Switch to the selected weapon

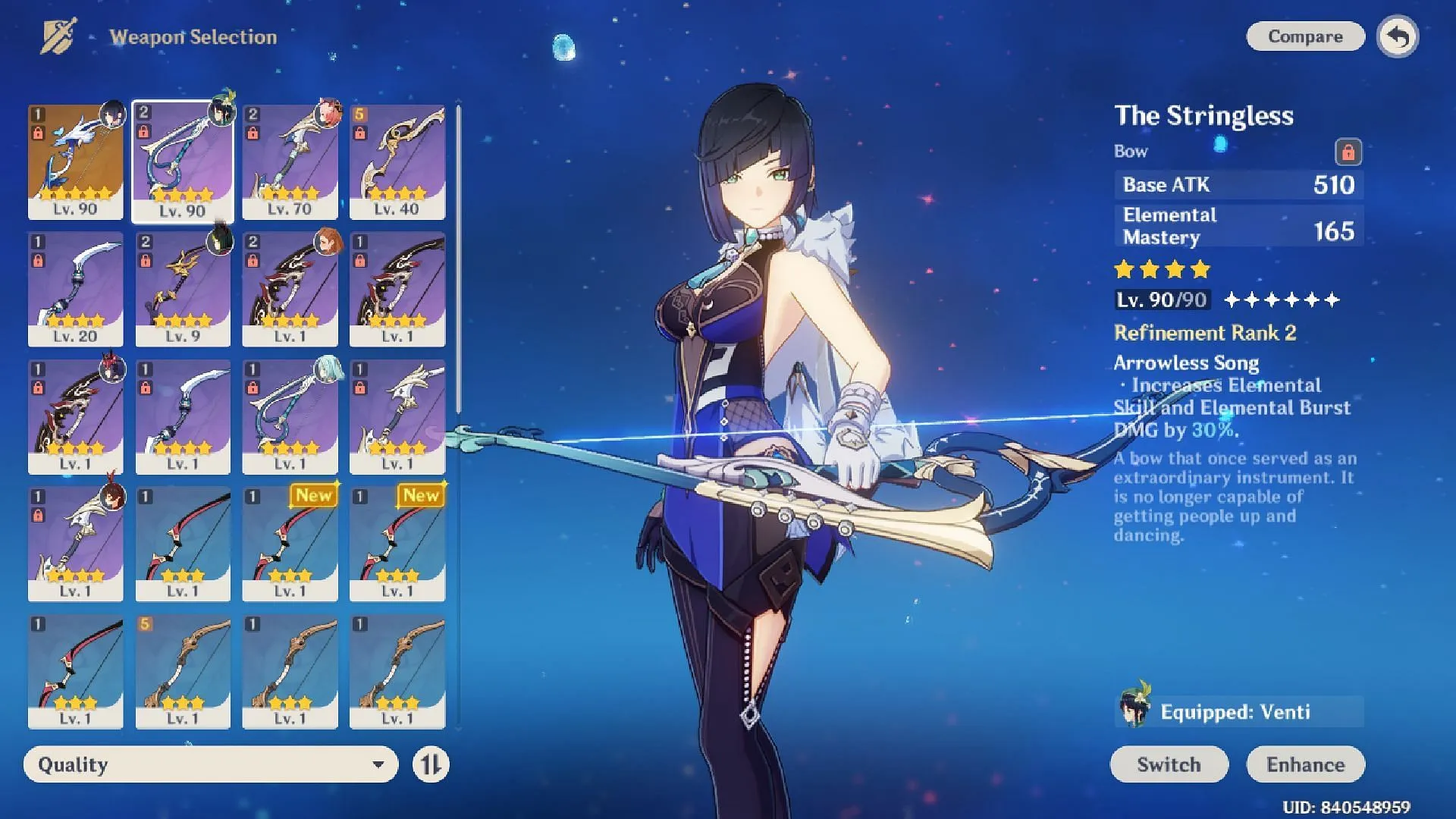1169,764
